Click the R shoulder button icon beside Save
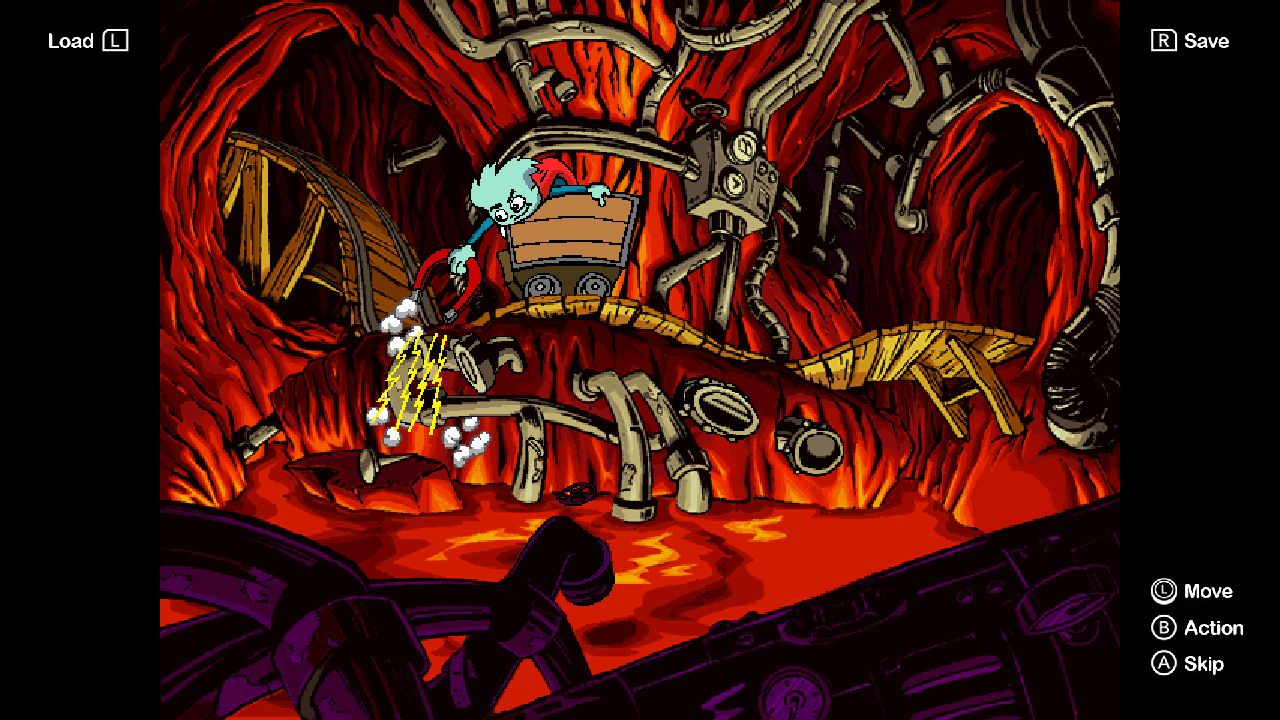1280x720 pixels. (x=1162, y=41)
